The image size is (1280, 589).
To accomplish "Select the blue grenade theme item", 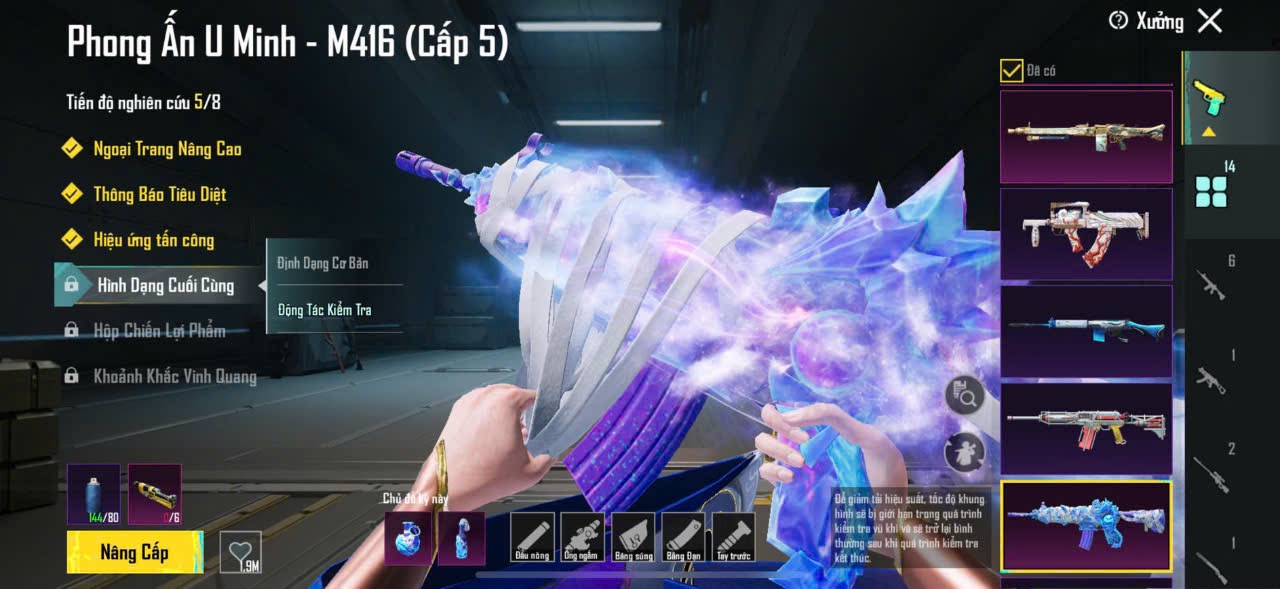I will coord(409,538).
